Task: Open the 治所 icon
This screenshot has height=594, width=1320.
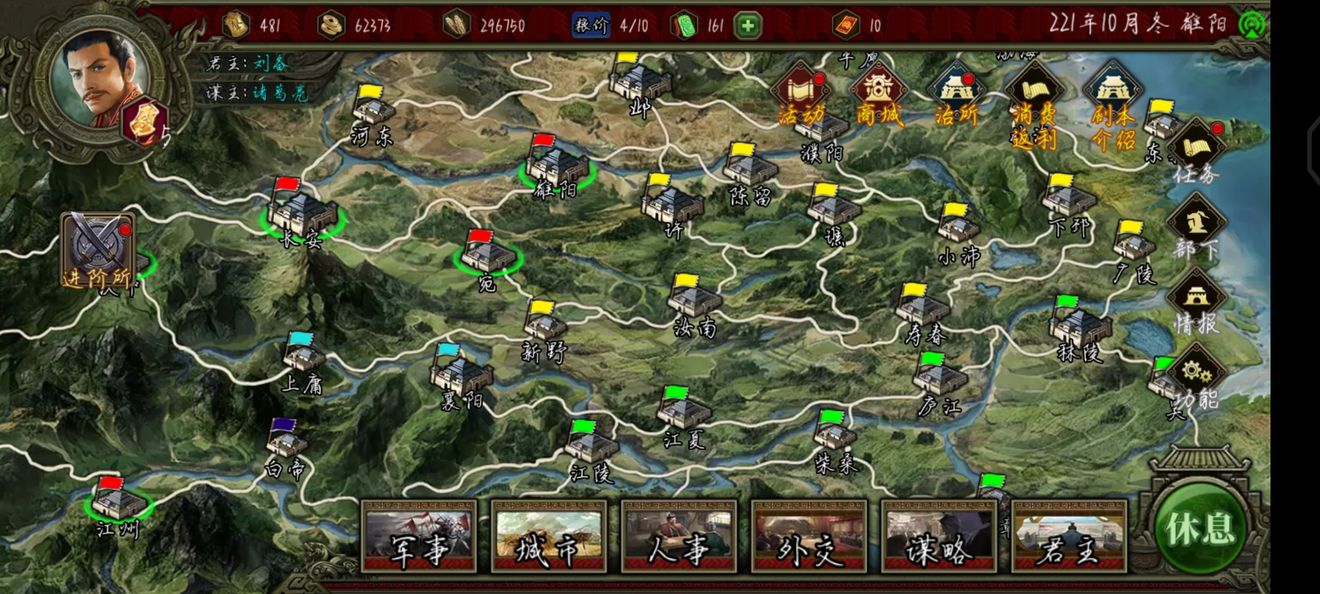Action: pos(955,95)
